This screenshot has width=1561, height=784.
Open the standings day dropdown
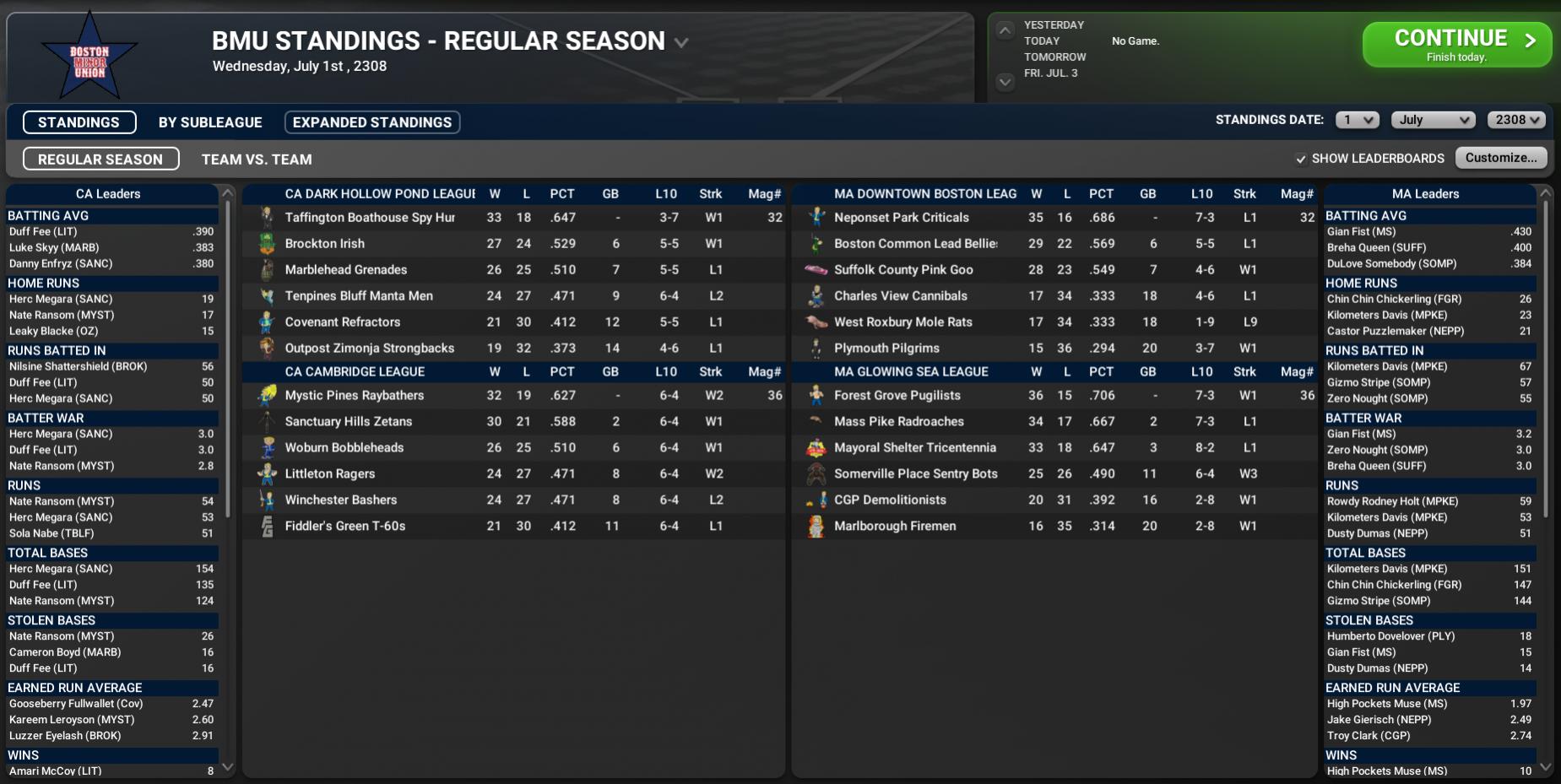point(1357,120)
